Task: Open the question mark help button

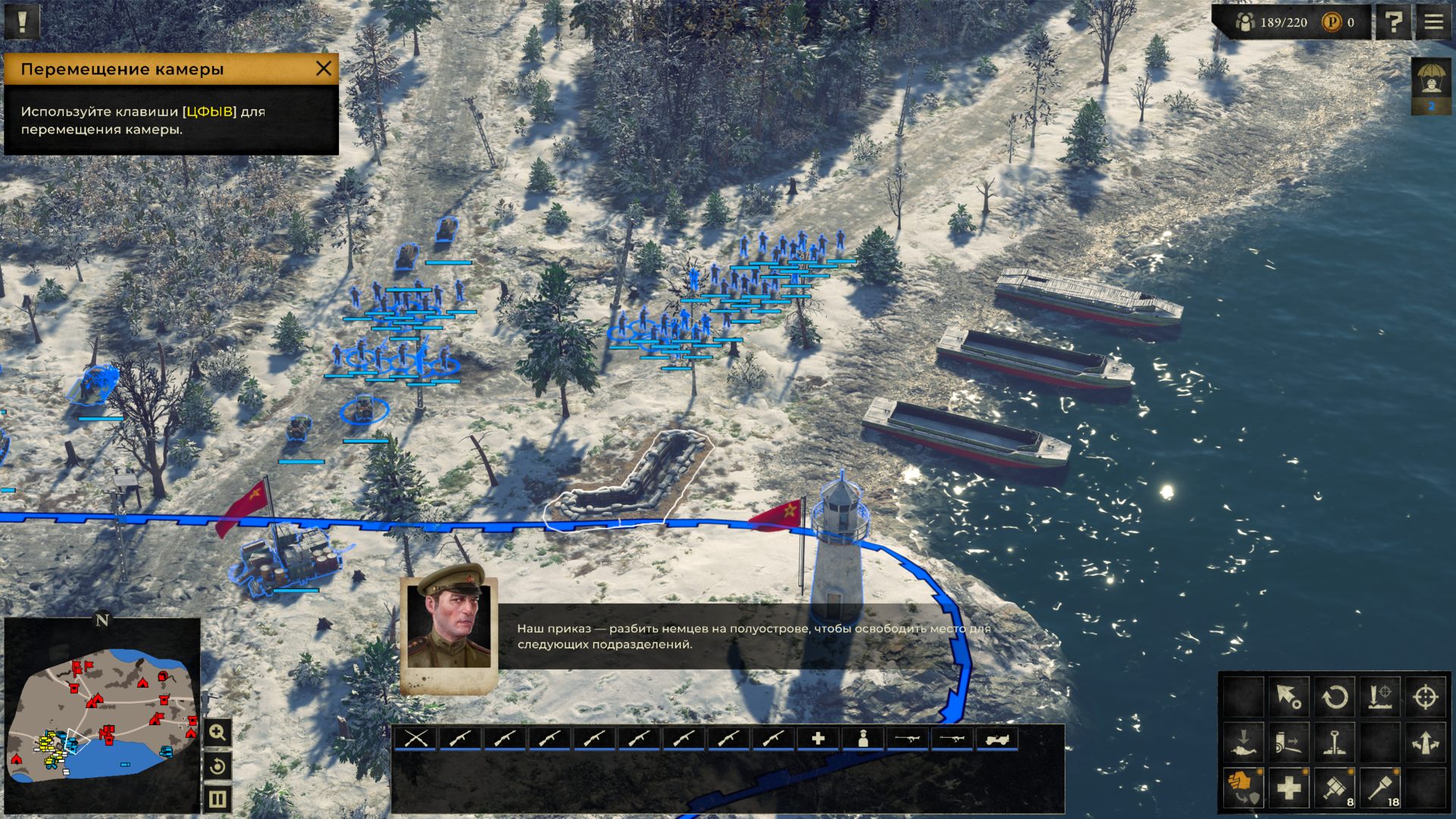Action: pyautogui.click(x=1393, y=22)
